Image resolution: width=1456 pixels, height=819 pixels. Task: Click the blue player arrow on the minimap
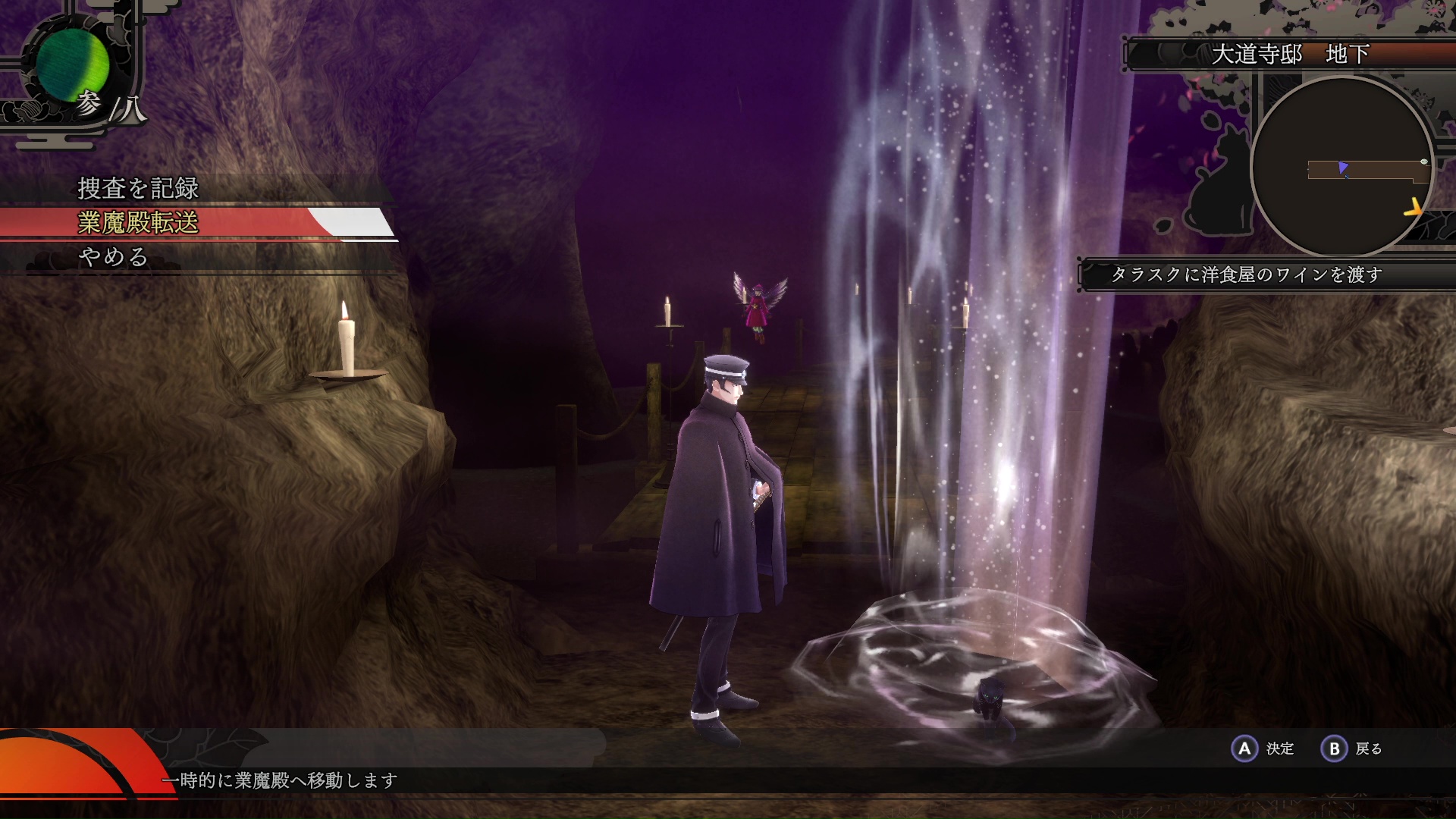(1344, 168)
